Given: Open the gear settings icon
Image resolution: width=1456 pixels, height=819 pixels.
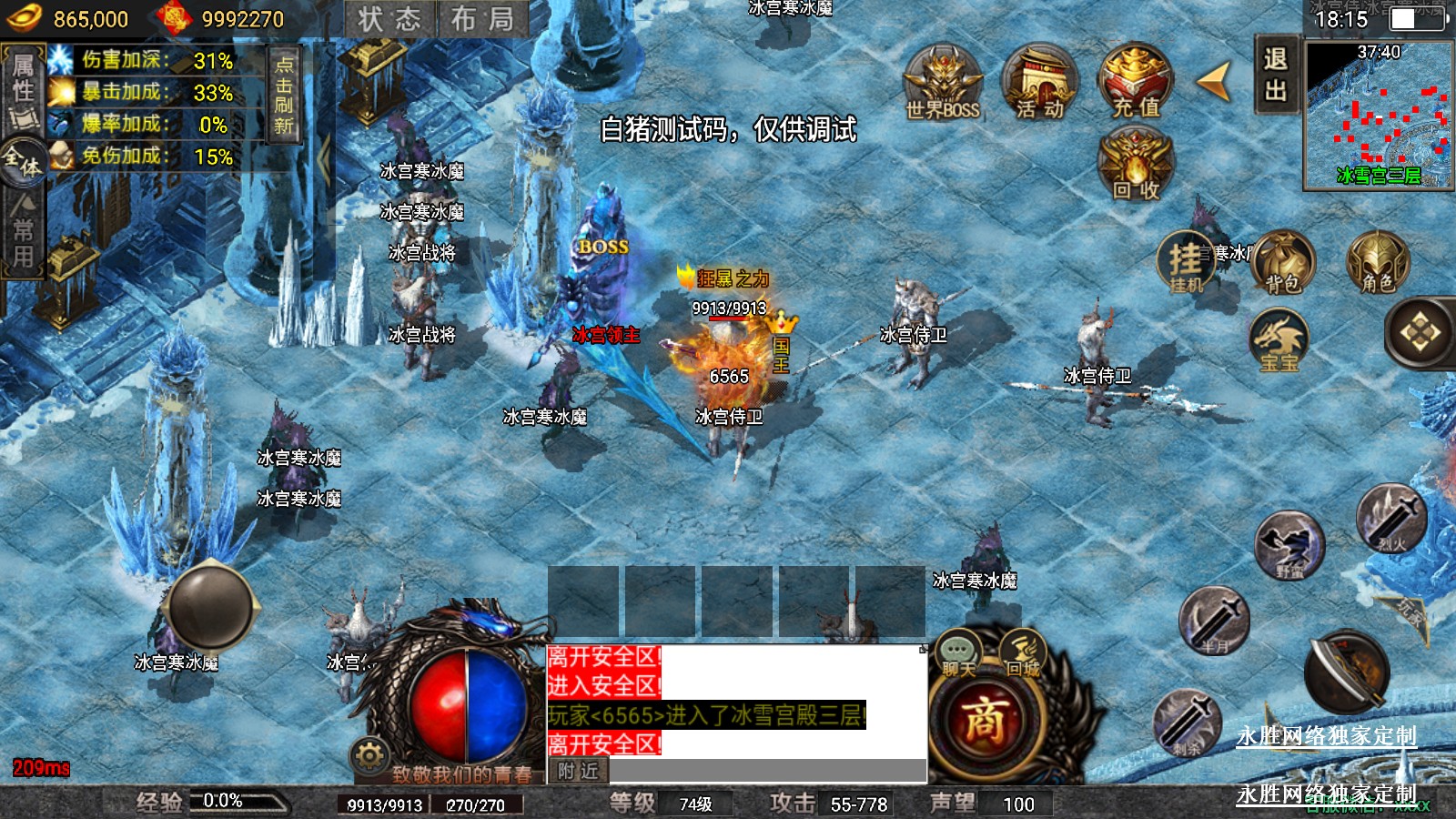Looking at the screenshot, I should (x=369, y=755).
